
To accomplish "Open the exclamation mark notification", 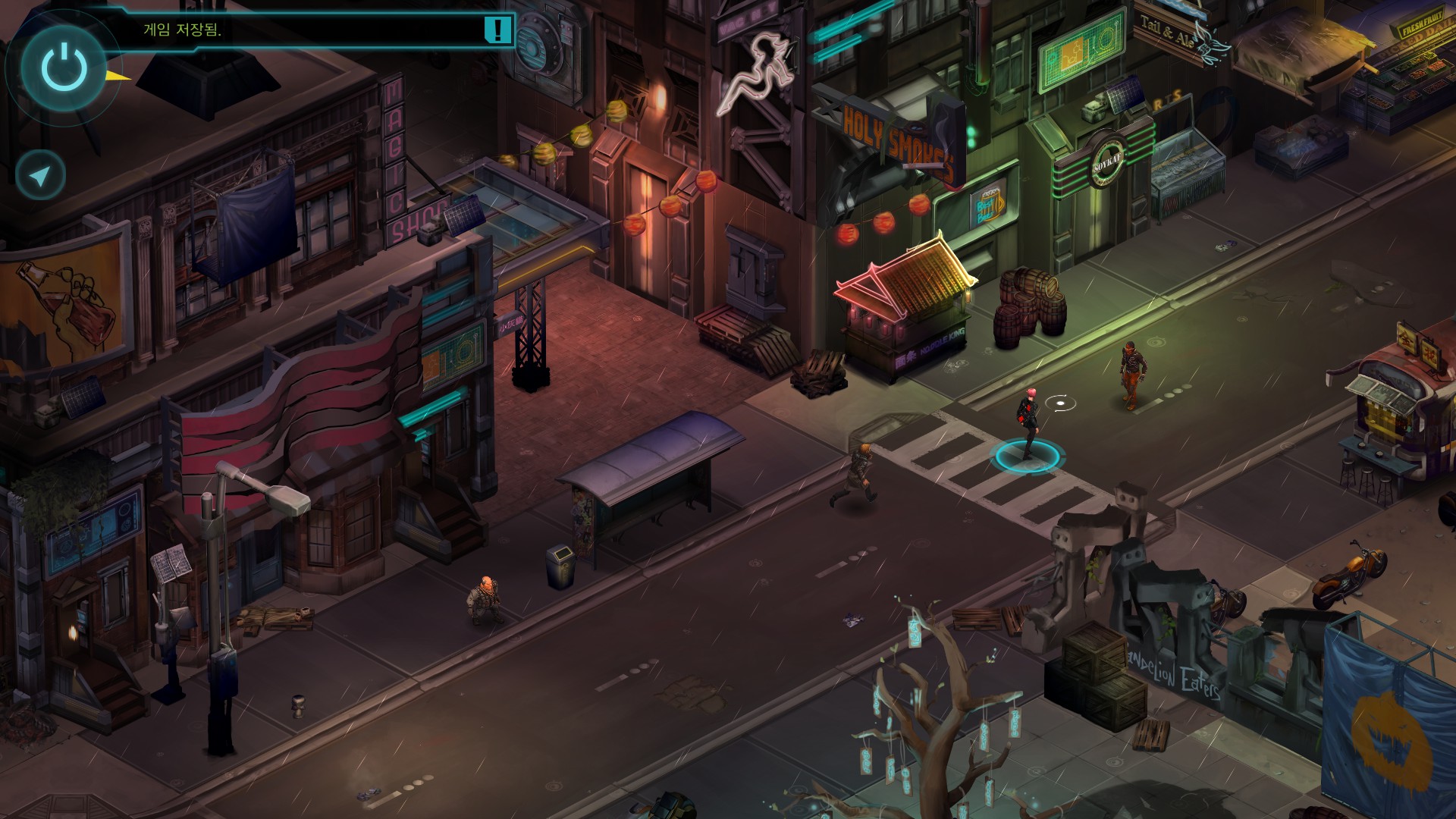I will [x=497, y=30].
